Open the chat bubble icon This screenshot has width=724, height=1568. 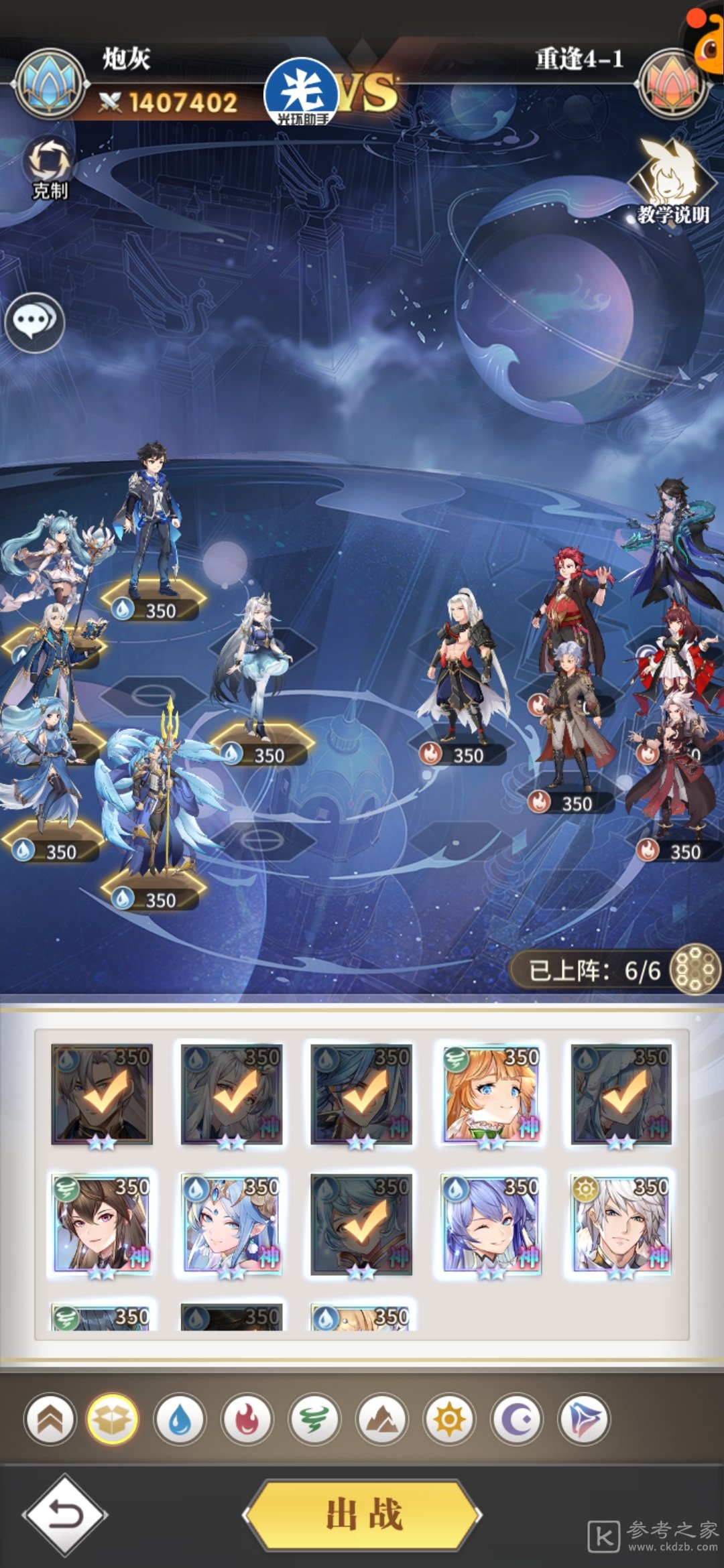tap(34, 322)
